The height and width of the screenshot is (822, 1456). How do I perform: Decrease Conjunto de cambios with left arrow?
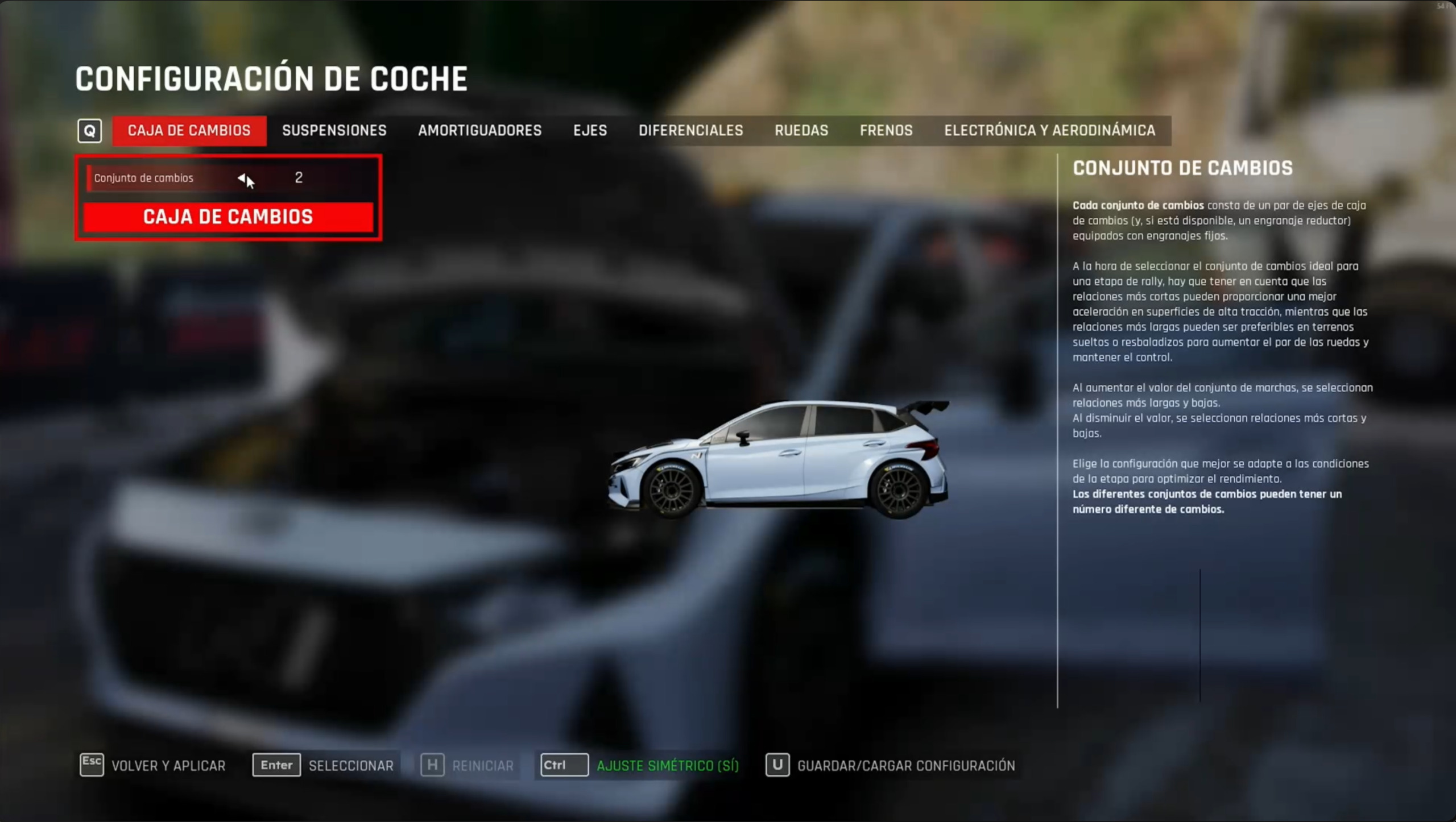241,178
